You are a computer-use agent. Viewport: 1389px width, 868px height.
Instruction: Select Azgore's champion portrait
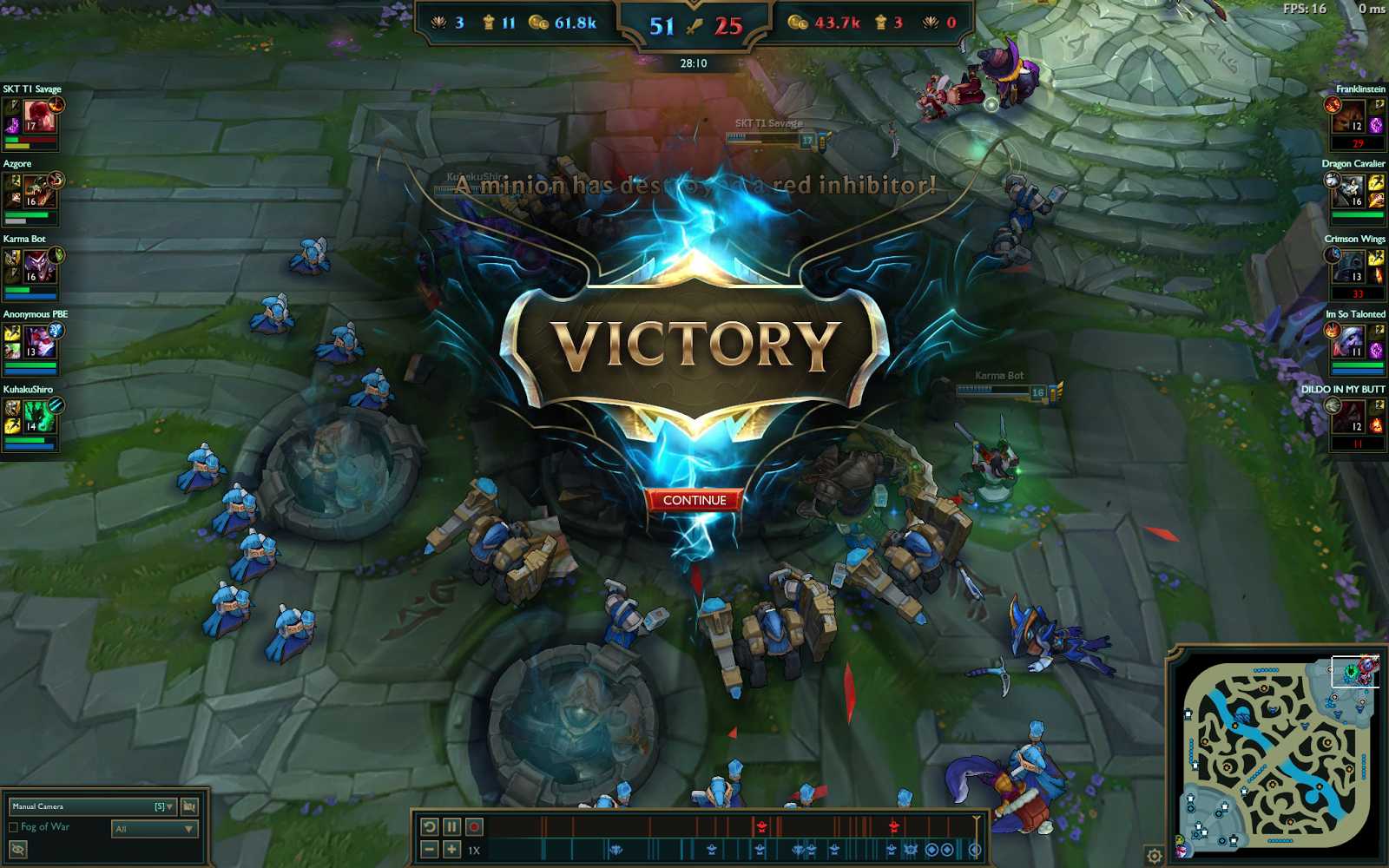point(39,191)
